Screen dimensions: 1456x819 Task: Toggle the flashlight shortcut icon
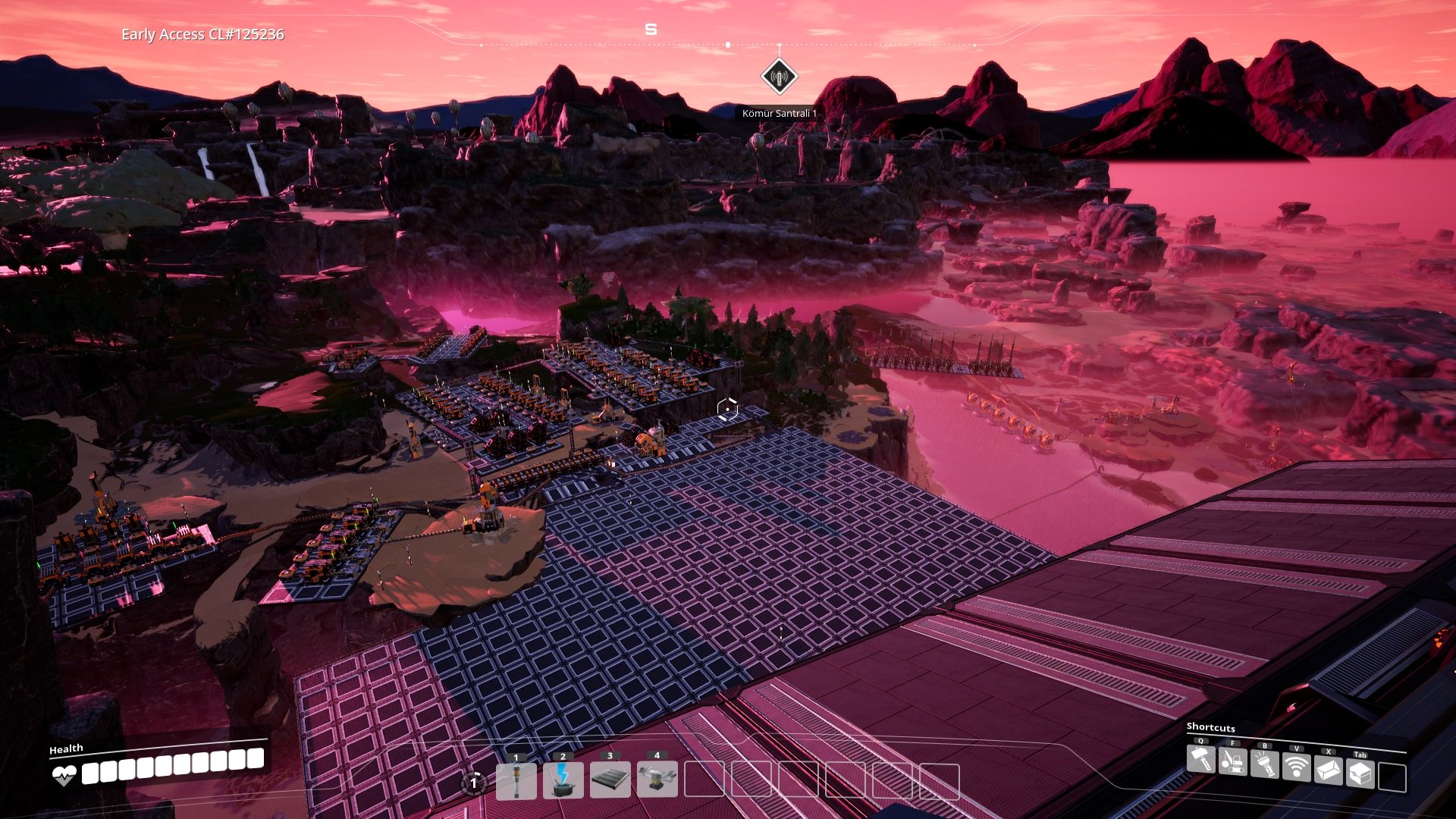pos(1265,764)
